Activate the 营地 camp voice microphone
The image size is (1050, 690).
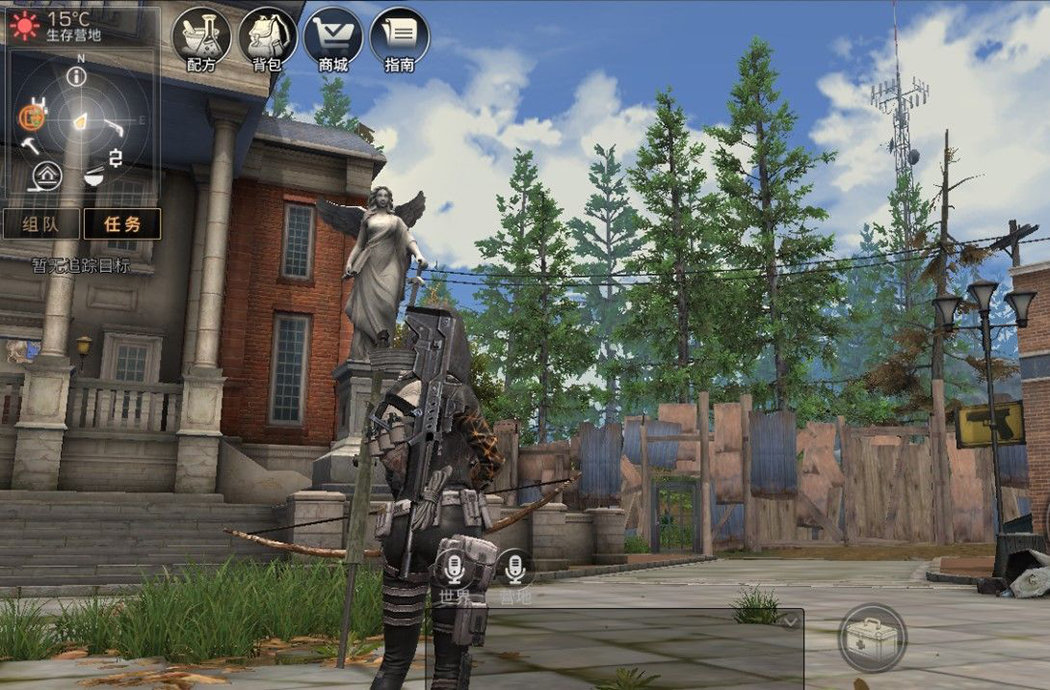[x=515, y=570]
